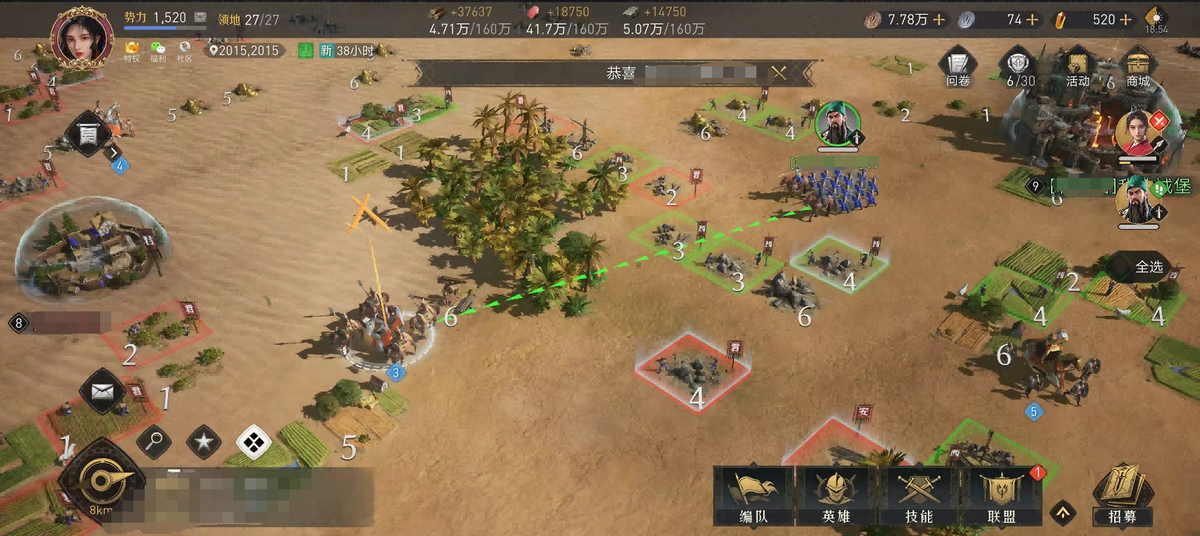
Task: Open the 特权 privileges icon
Action: pyautogui.click(x=132, y=50)
